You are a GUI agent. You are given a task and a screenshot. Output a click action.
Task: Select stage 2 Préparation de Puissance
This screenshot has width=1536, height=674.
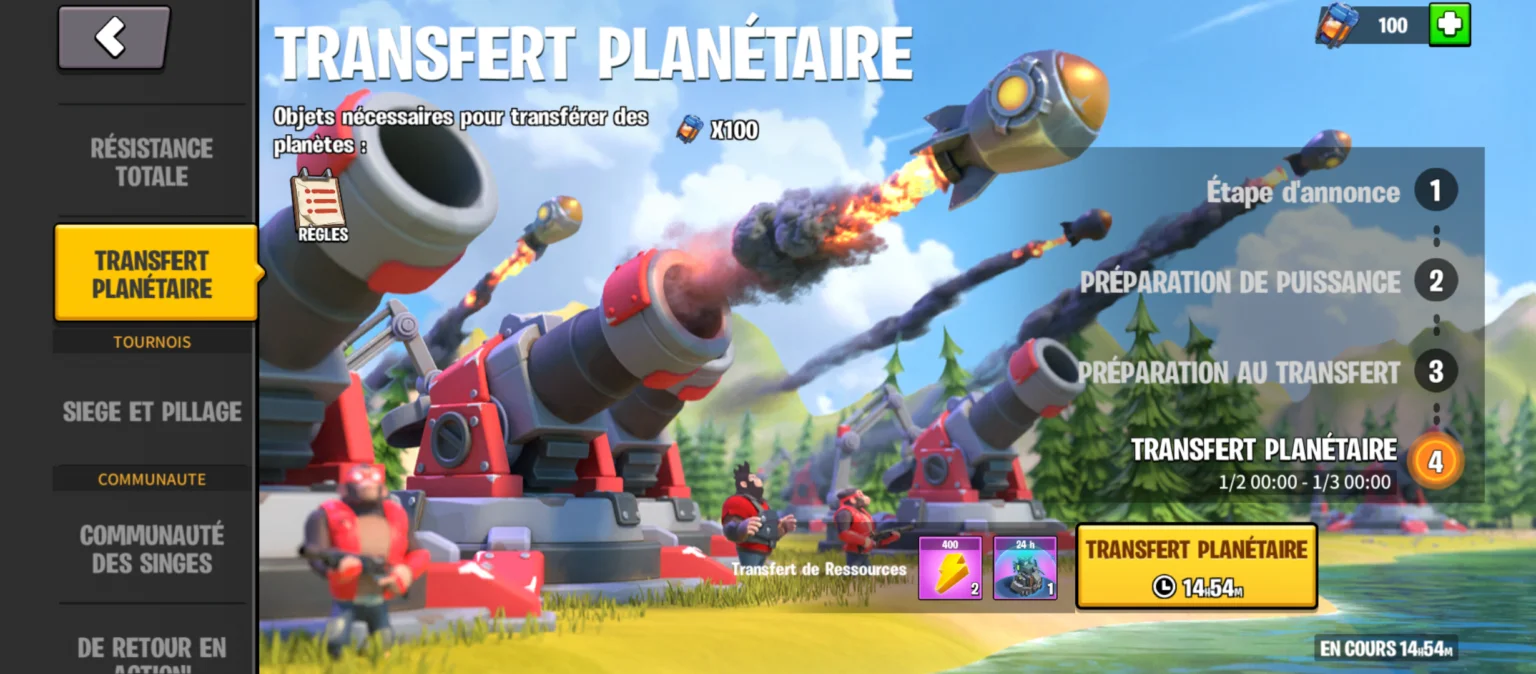pos(1435,282)
